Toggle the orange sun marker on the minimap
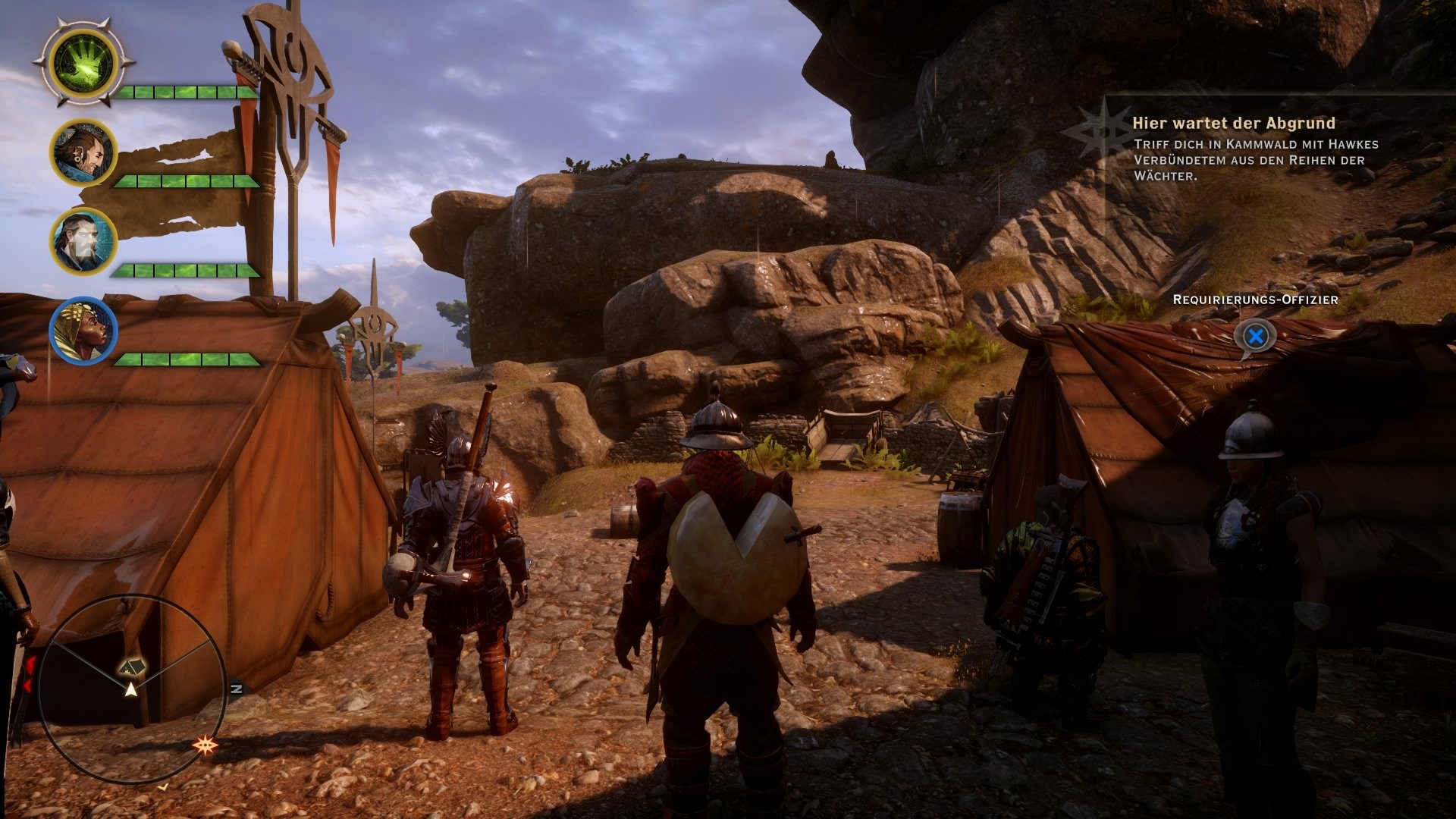The width and height of the screenshot is (1456, 819). (206, 745)
